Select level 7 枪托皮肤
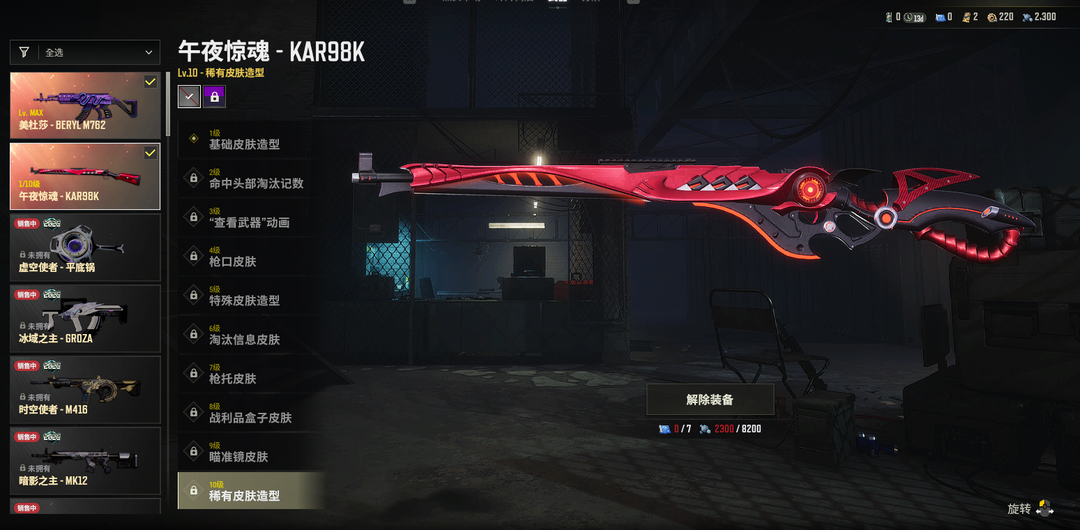The width and height of the screenshot is (1080, 530). tap(250, 373)
